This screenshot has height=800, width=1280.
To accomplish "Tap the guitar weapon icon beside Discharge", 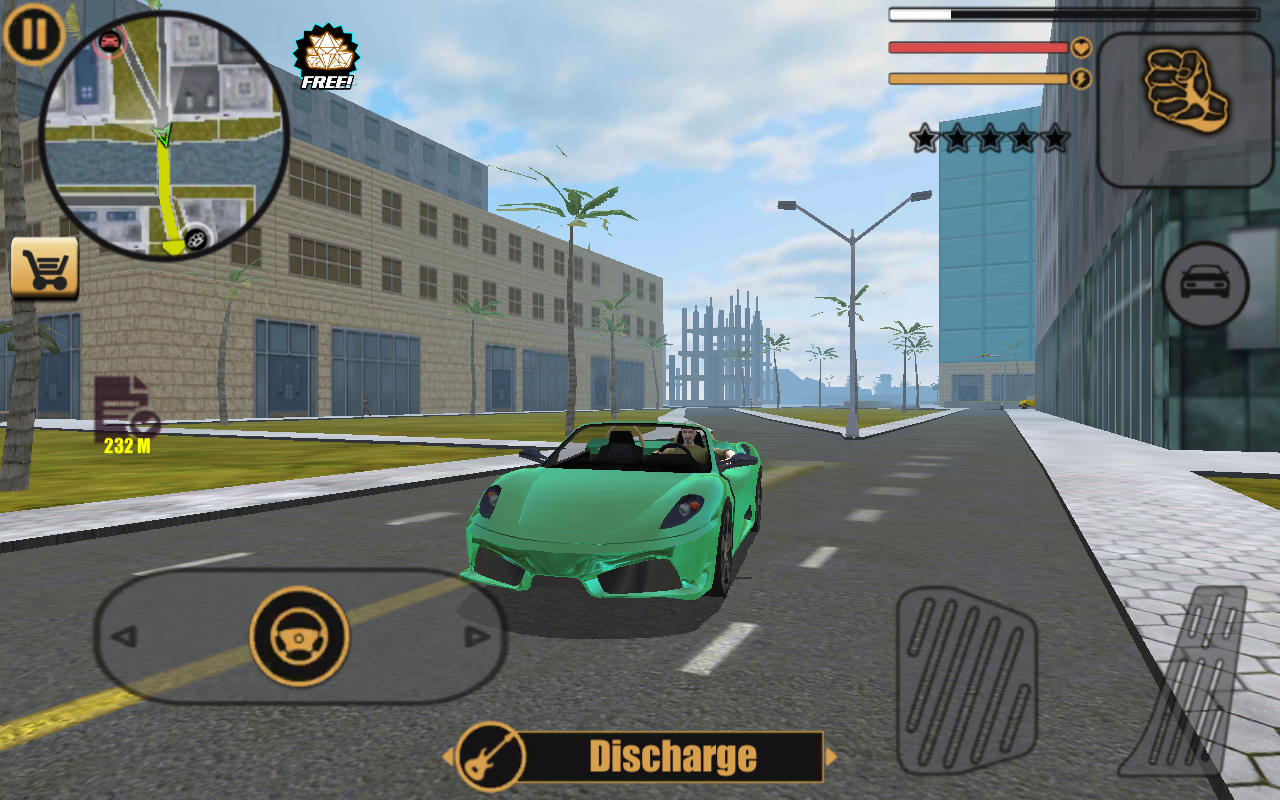I will tap(489, 757).
